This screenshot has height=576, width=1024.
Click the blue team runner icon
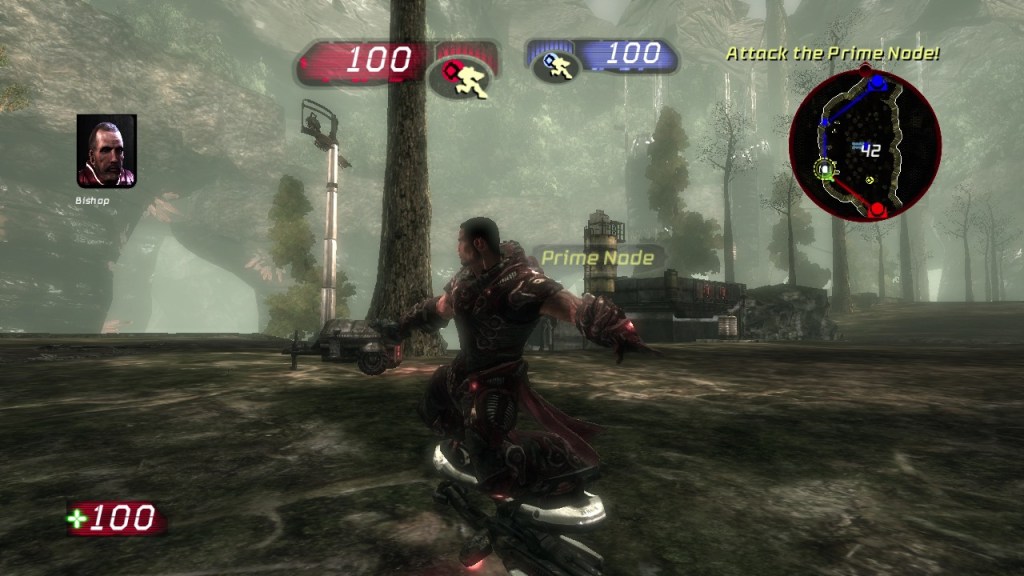pyautogui.click(x=555, y=66)
